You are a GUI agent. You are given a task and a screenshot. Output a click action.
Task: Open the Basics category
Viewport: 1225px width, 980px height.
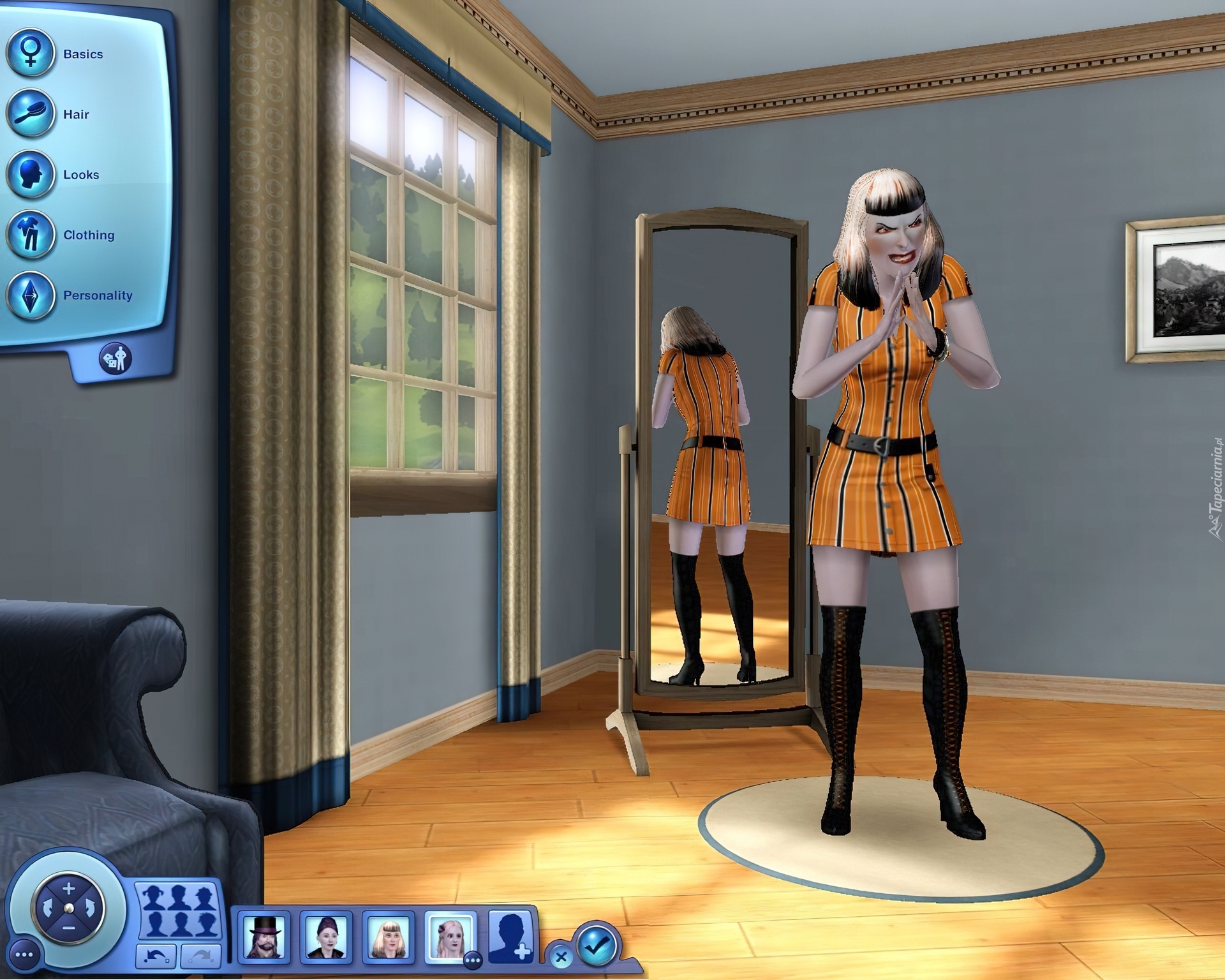30,54
